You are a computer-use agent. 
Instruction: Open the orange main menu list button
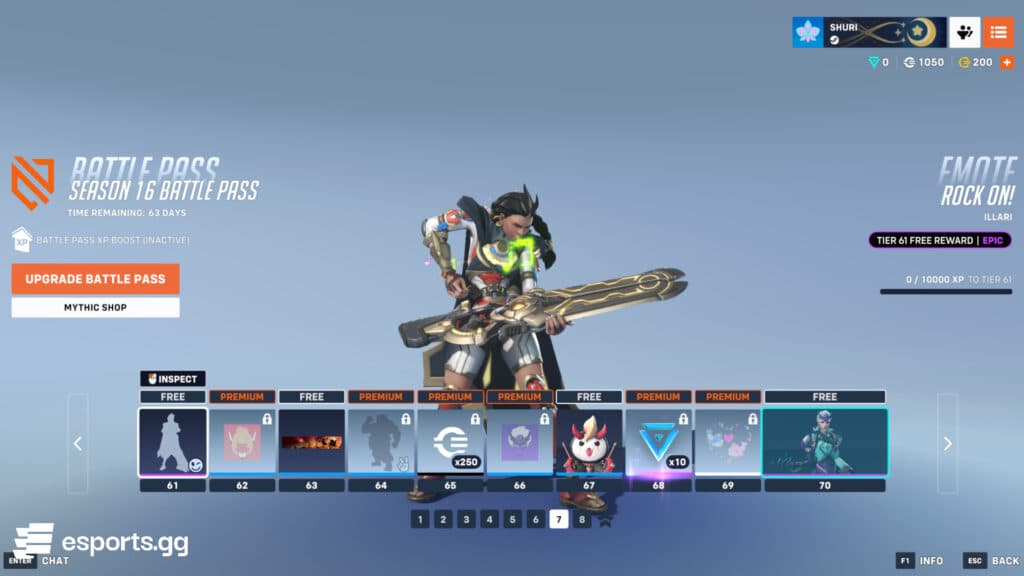tap(998, 32)
